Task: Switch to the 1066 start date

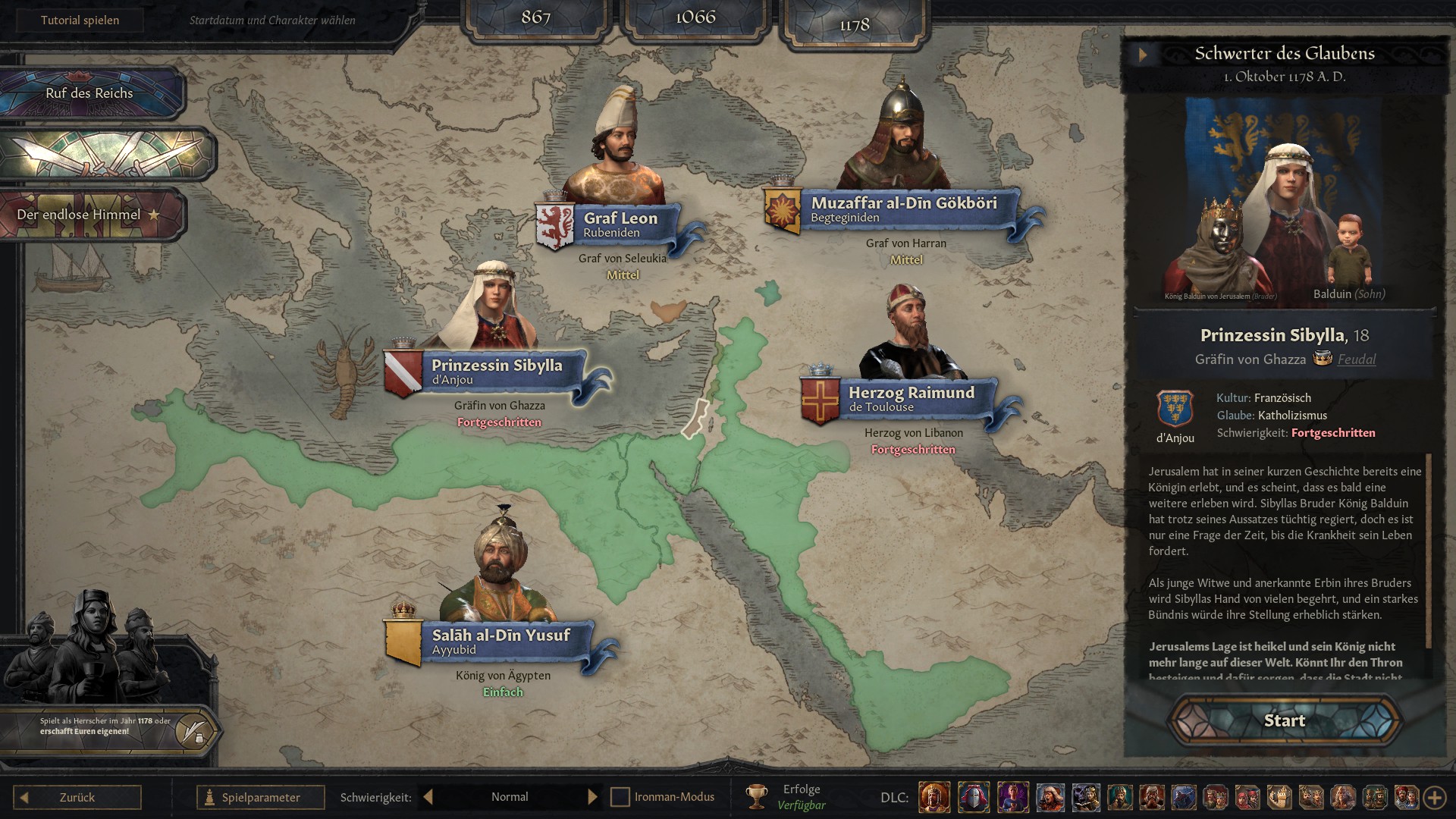Action: (695, 17)
